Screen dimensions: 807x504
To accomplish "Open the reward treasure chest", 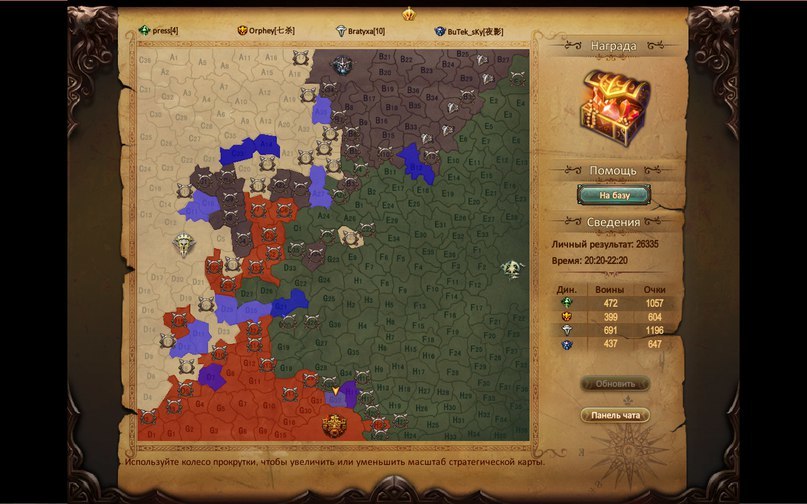I will click(x=614, y=104).
